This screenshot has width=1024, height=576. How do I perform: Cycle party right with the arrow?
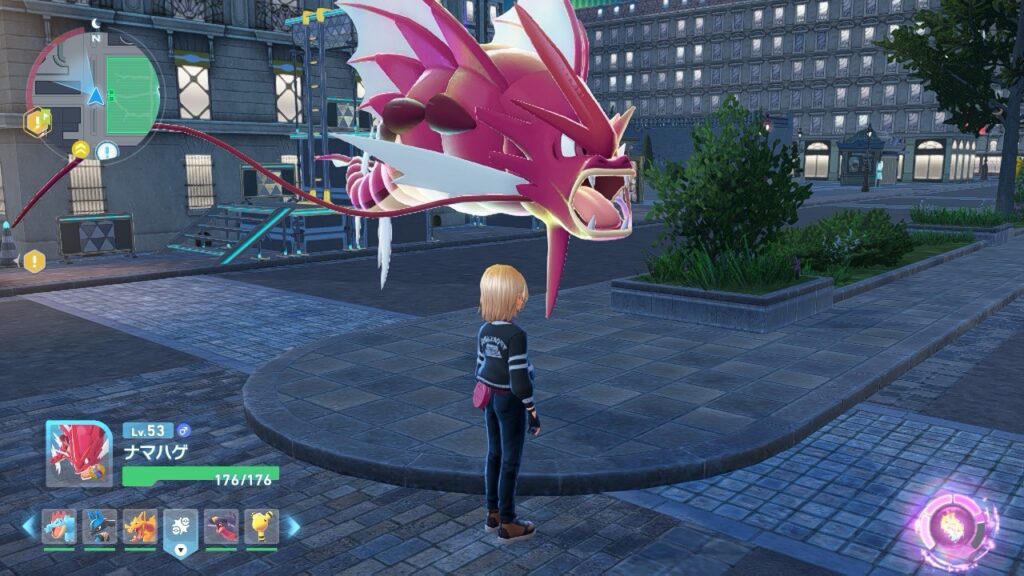(x=293, y=526)
